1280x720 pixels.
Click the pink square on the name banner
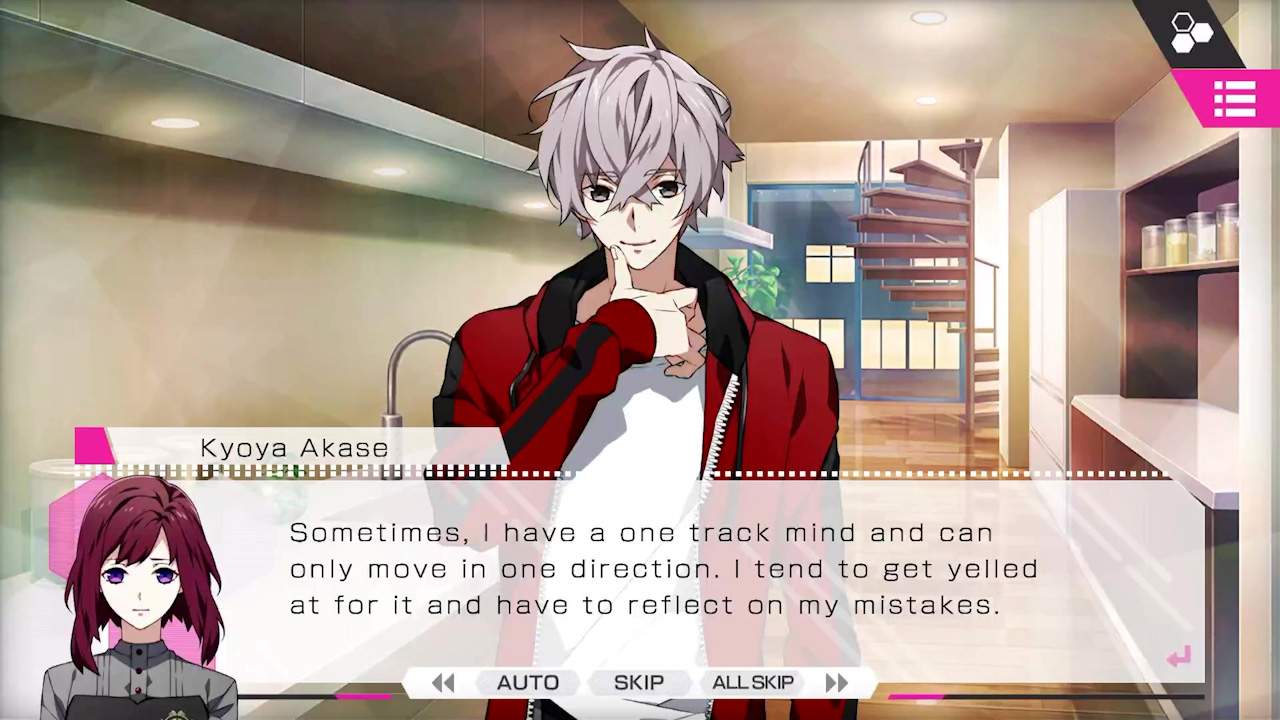[94, 447]
